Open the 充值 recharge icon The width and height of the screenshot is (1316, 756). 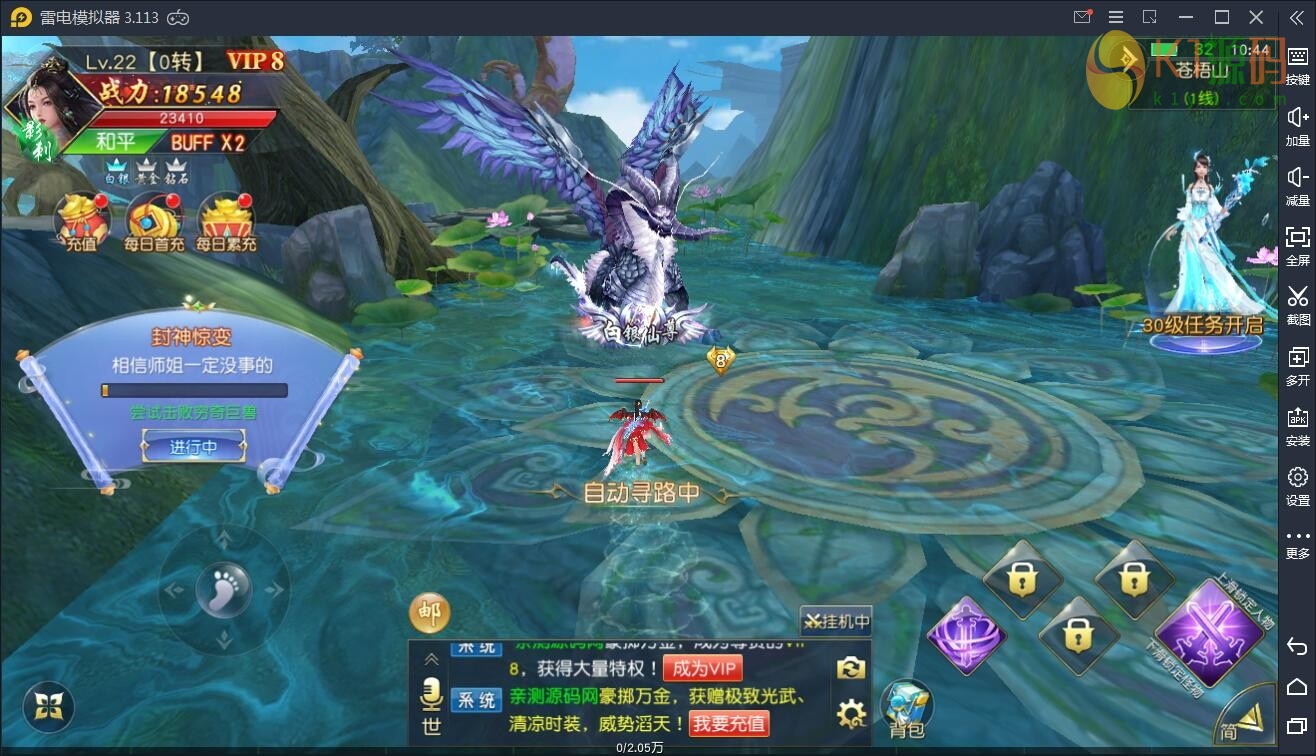pyautogui.click(x=82, y=222)
